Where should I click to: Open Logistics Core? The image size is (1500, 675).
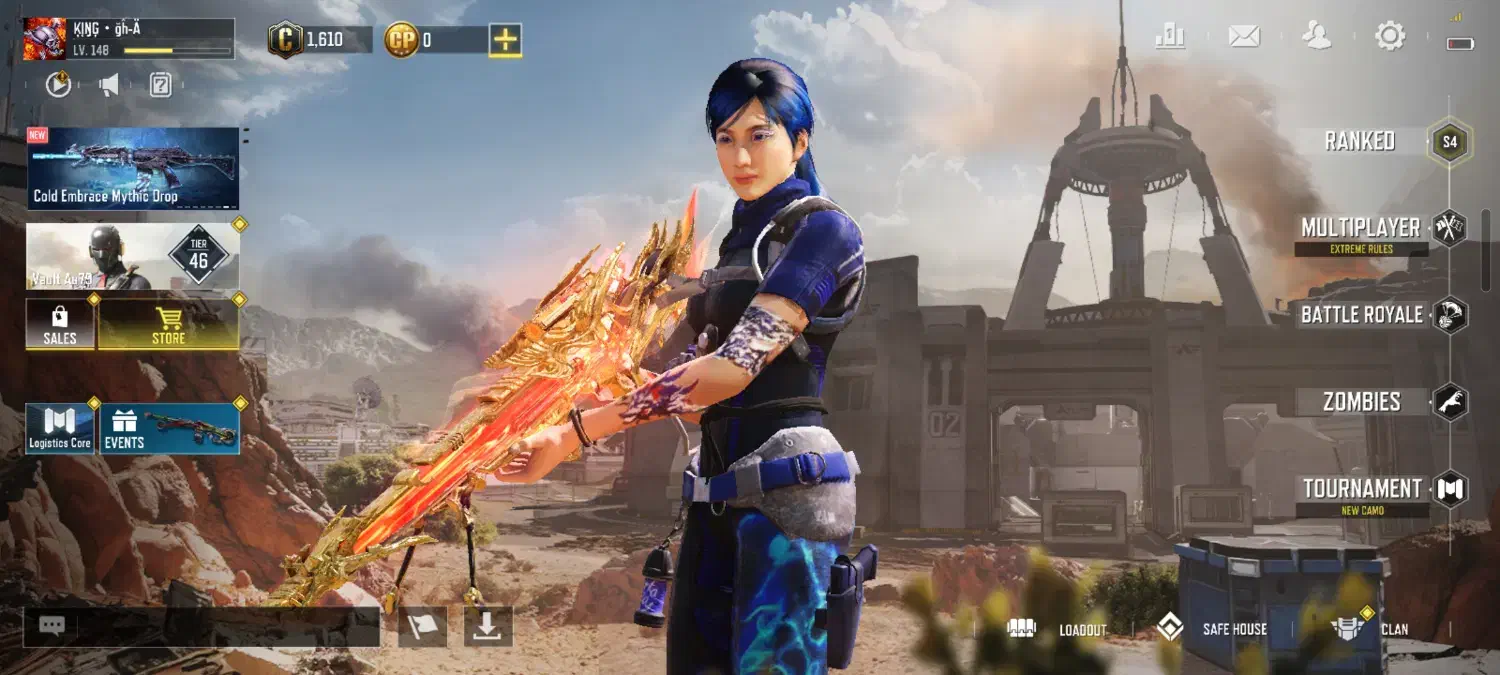point(60,428)
